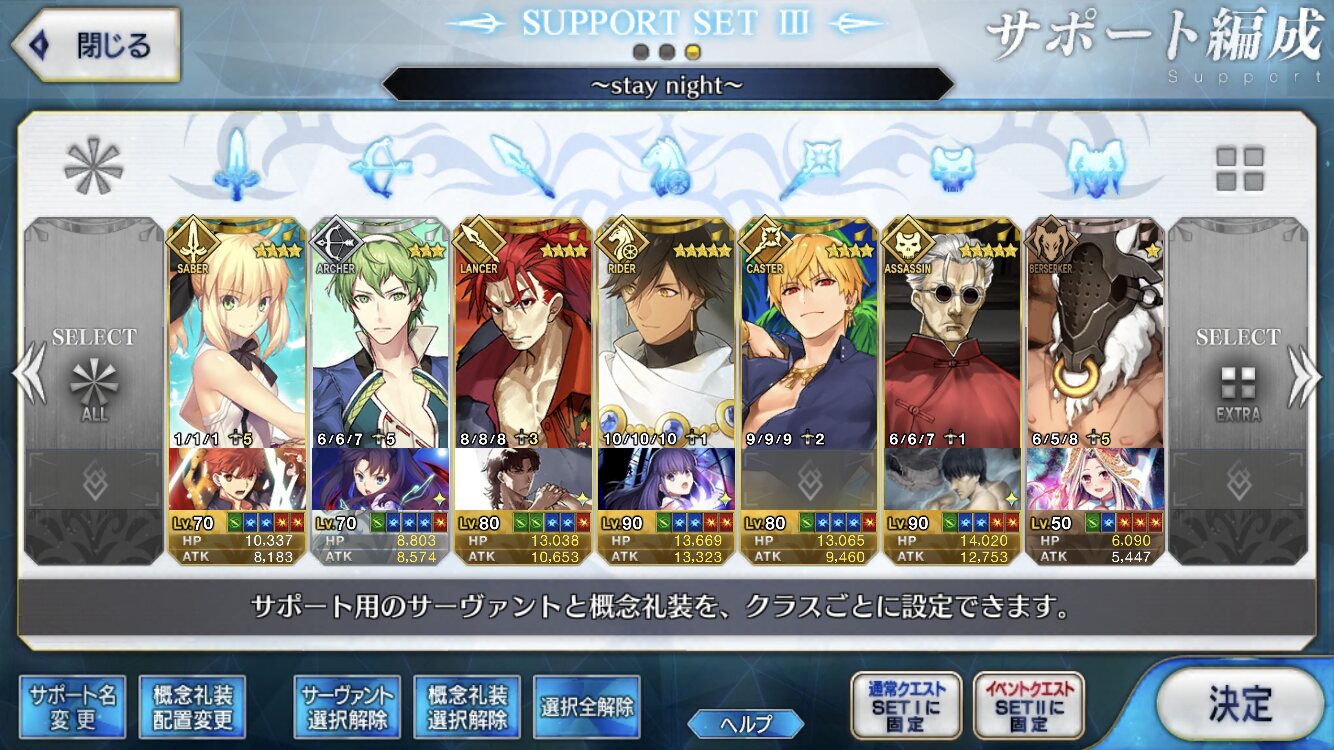Lock event quests to SET II

[x=1028, y=706]
